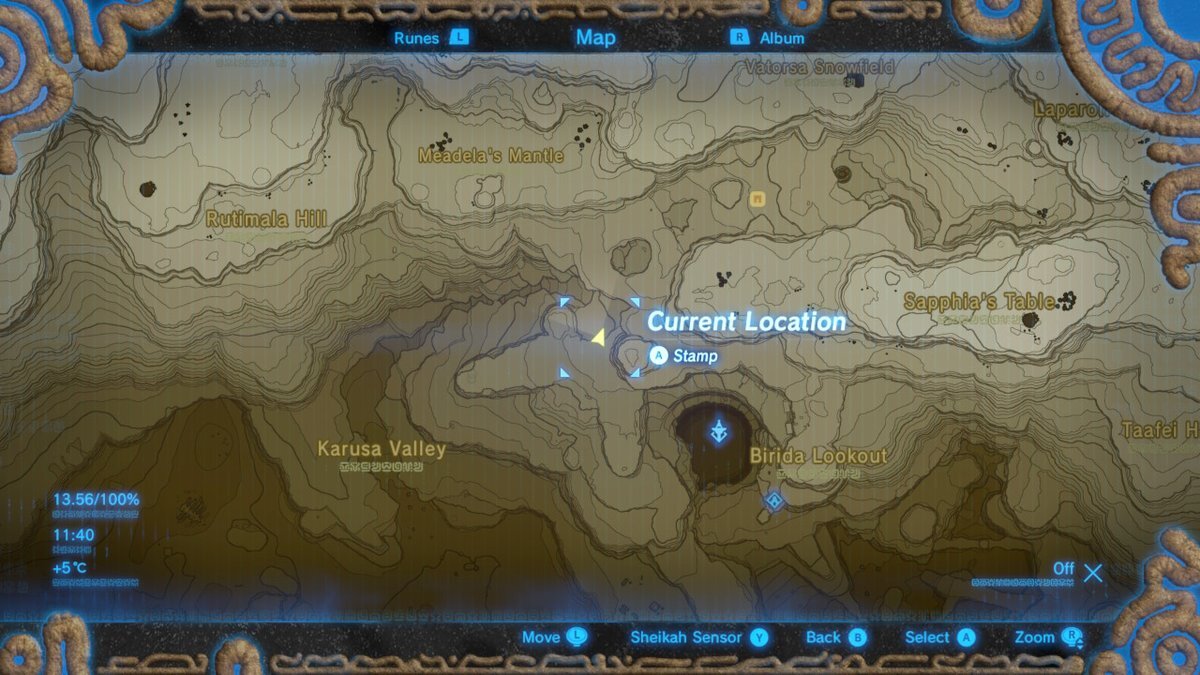This screenshot has height=675, width=1200.
Task: Select the shrine marker inside the dark pit
Action: [x=718, y=433]
